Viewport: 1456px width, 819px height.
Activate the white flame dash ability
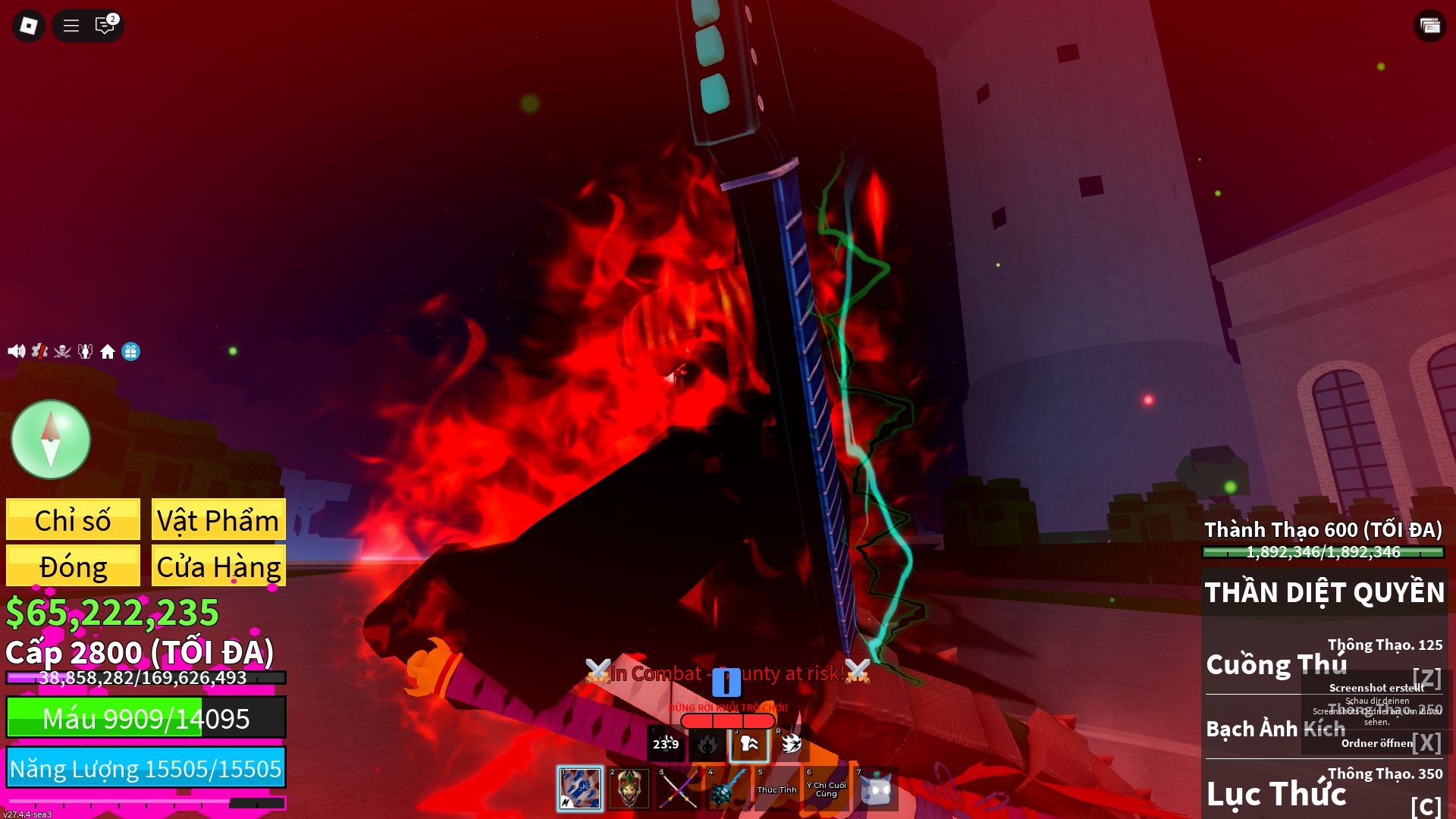tap(791, 744)
